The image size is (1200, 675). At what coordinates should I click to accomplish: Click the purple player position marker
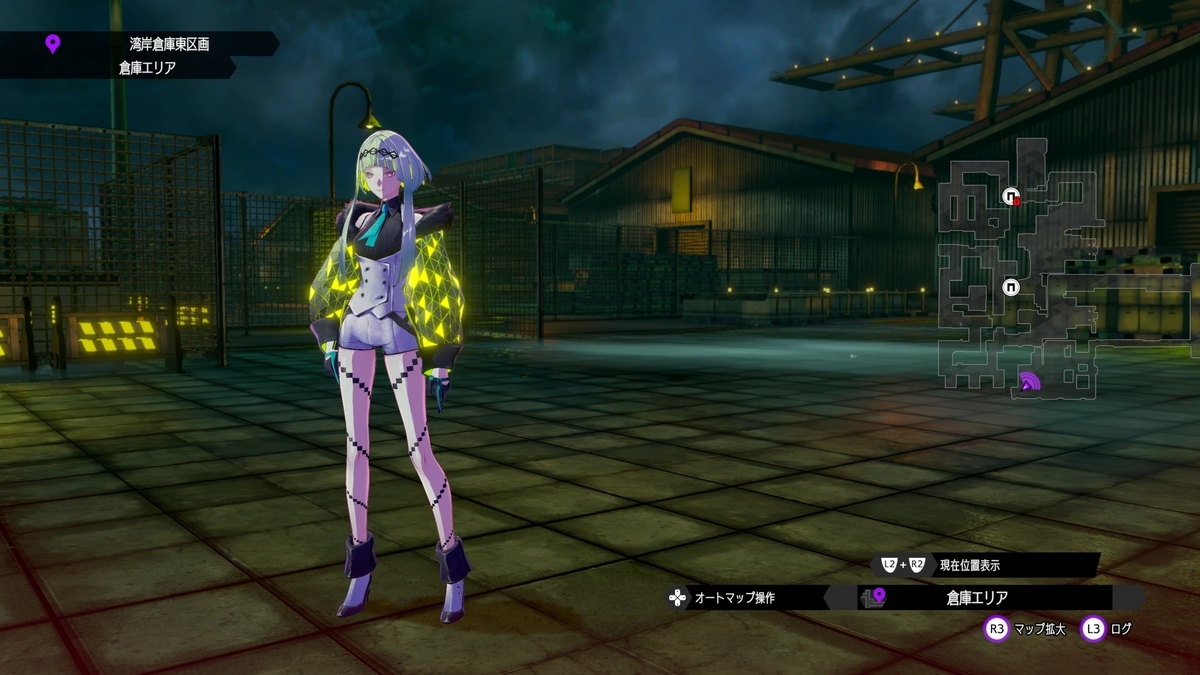click(1030, 381)
